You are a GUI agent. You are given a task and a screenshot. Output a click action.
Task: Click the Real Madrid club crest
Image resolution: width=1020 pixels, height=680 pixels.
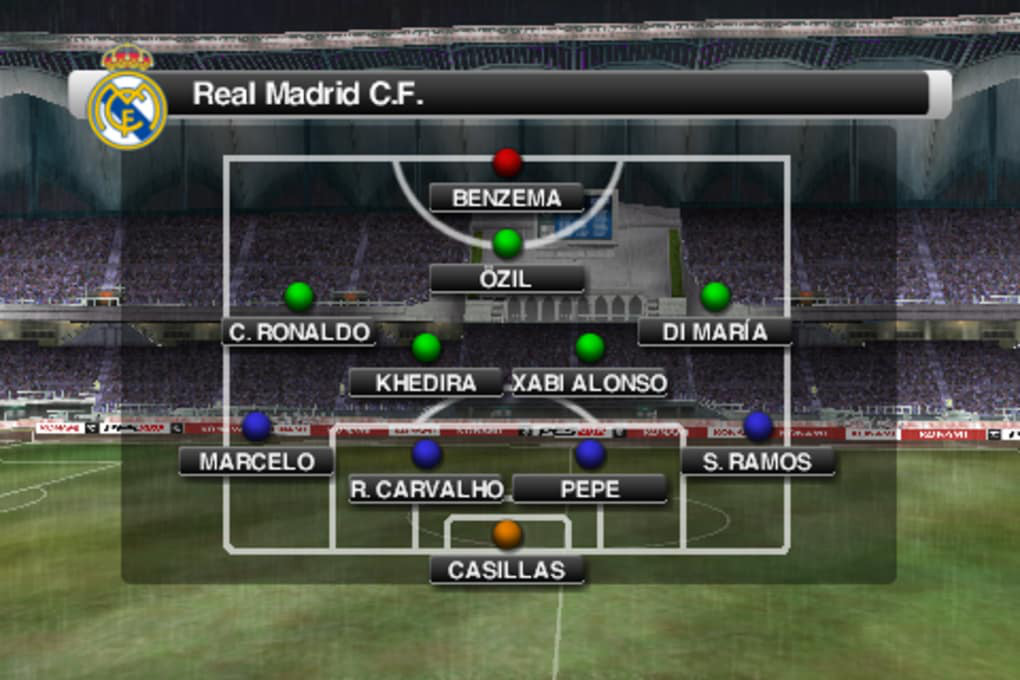point(127,104)
